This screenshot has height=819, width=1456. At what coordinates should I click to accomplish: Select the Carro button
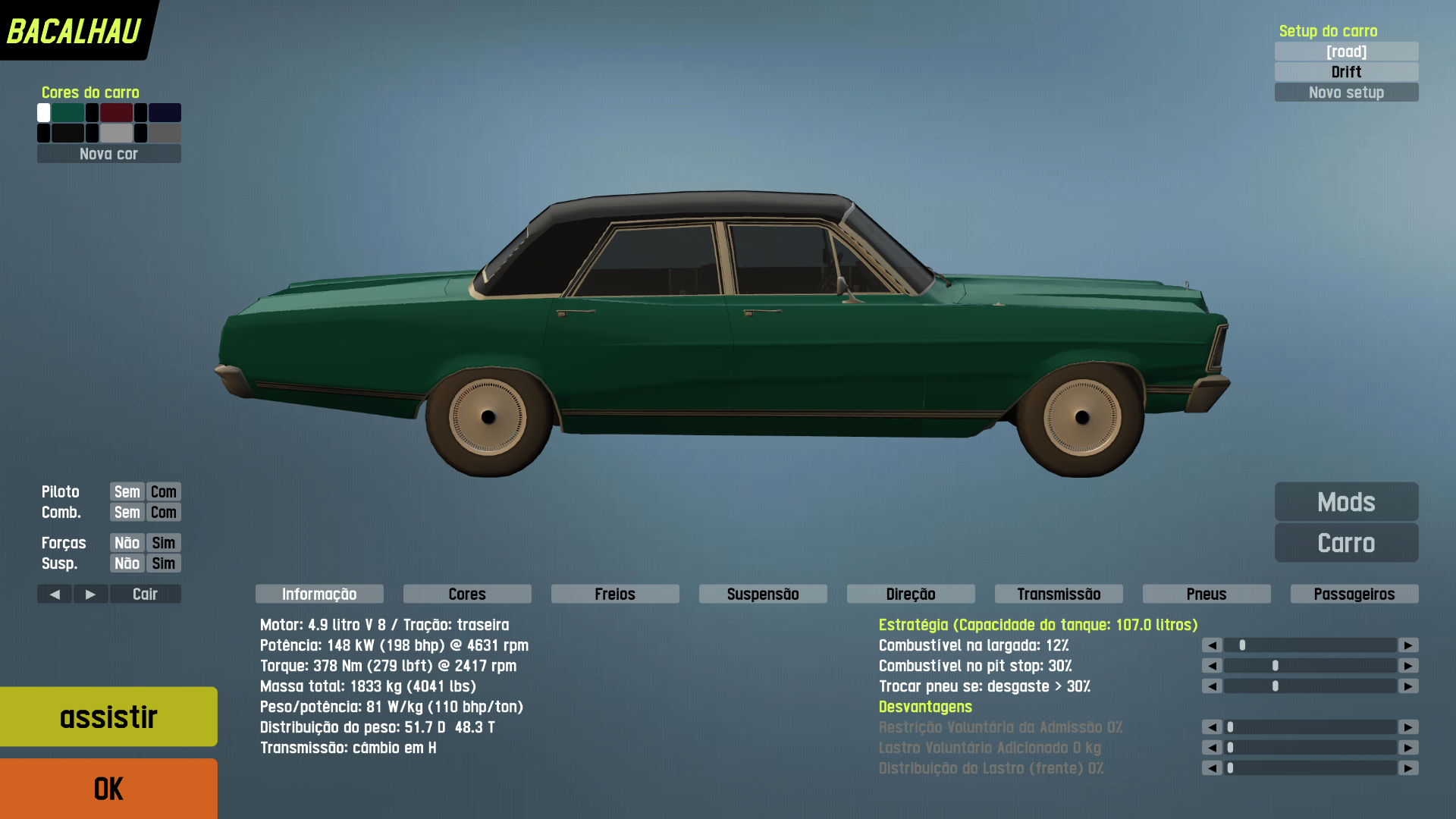pyautogui.click(x=1346, y=543)
